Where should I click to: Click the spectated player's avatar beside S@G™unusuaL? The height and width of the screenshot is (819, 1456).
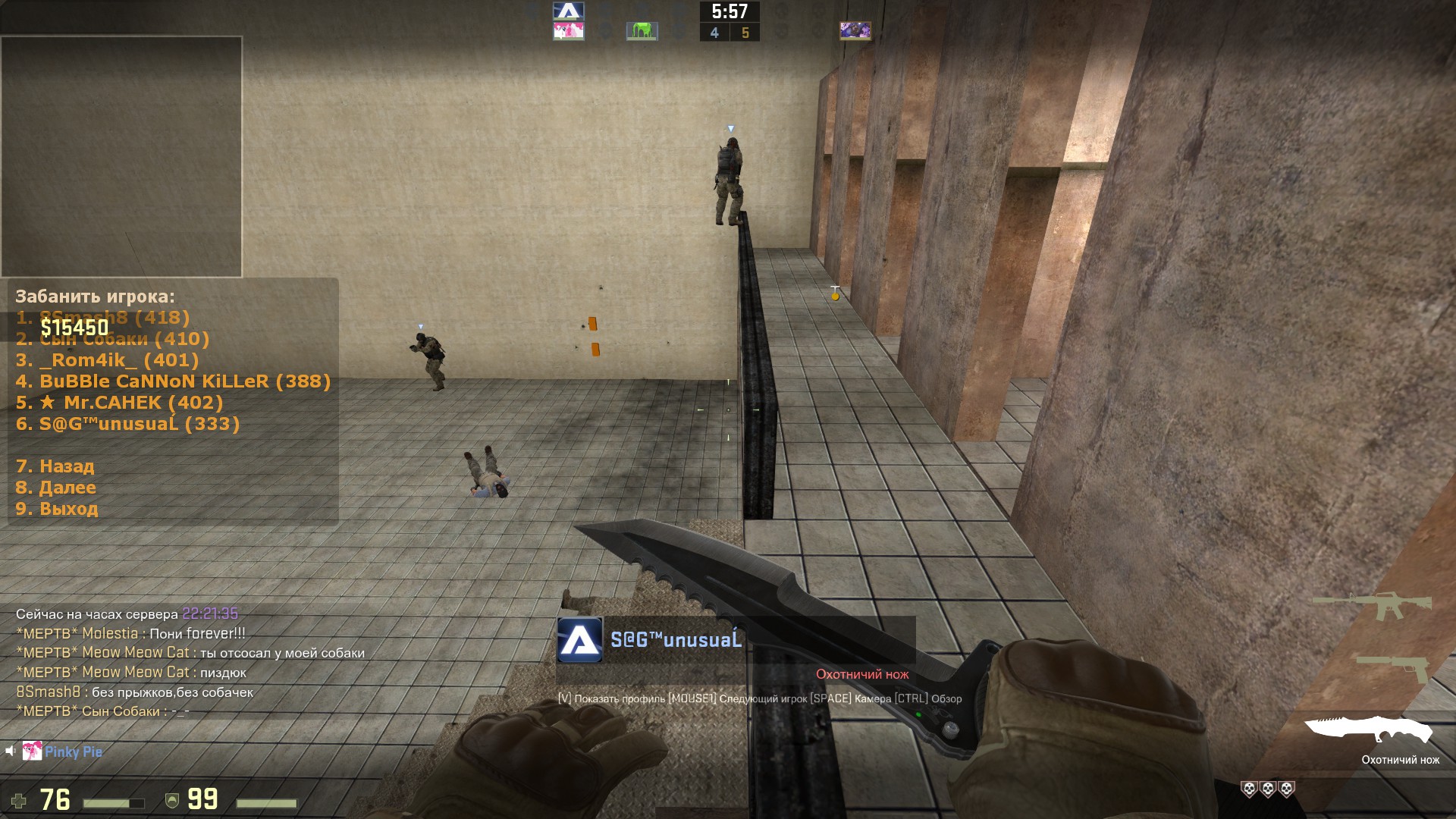[580, 640]
